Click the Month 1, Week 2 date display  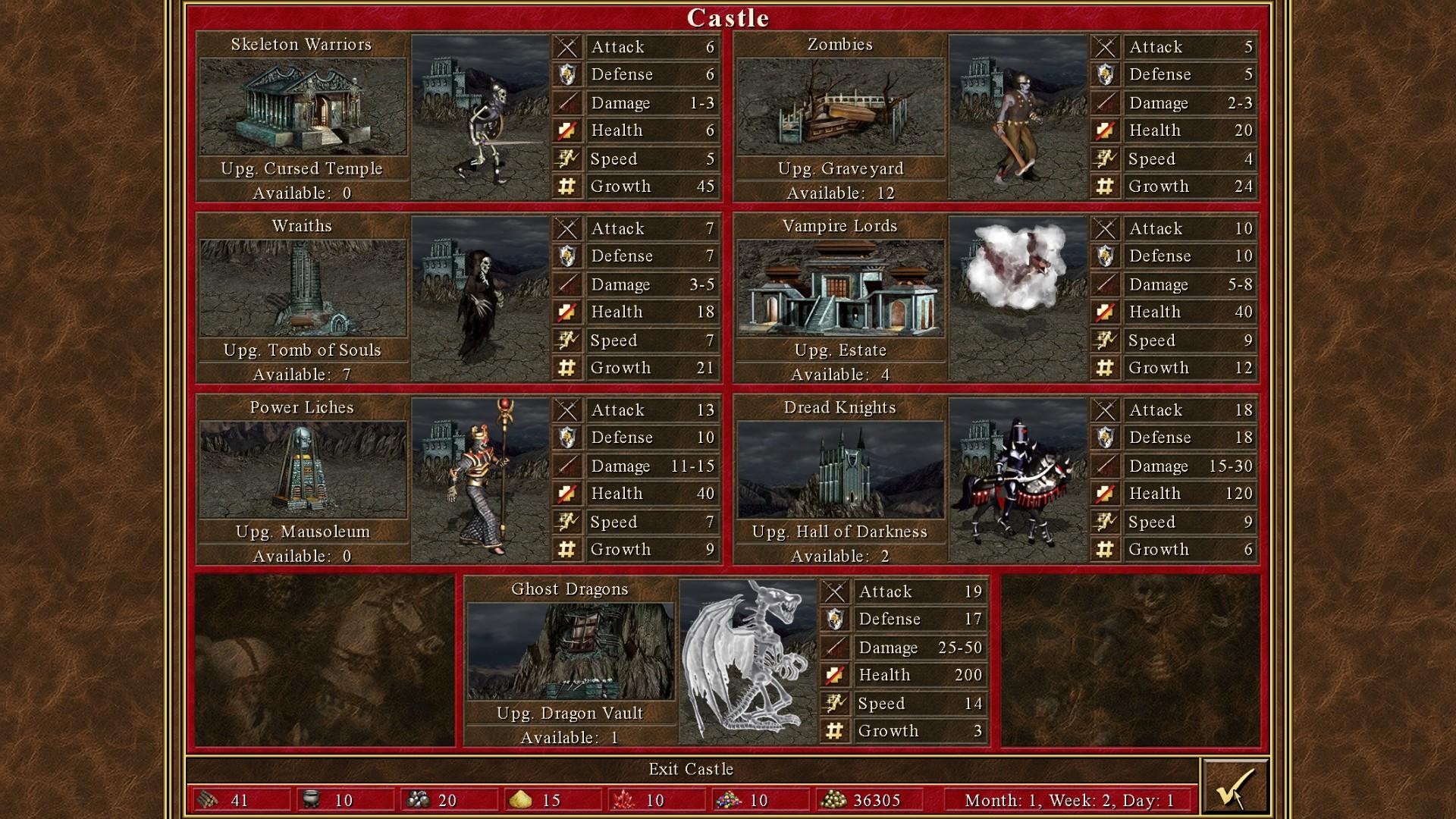point(1068,799)
